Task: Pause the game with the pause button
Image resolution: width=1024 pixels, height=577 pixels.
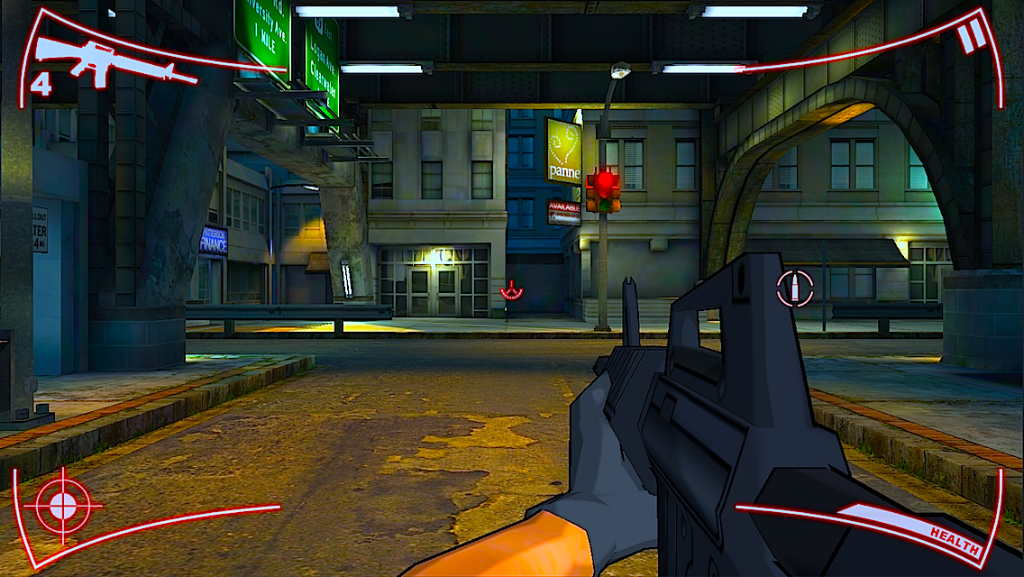Action: point(970,38)
